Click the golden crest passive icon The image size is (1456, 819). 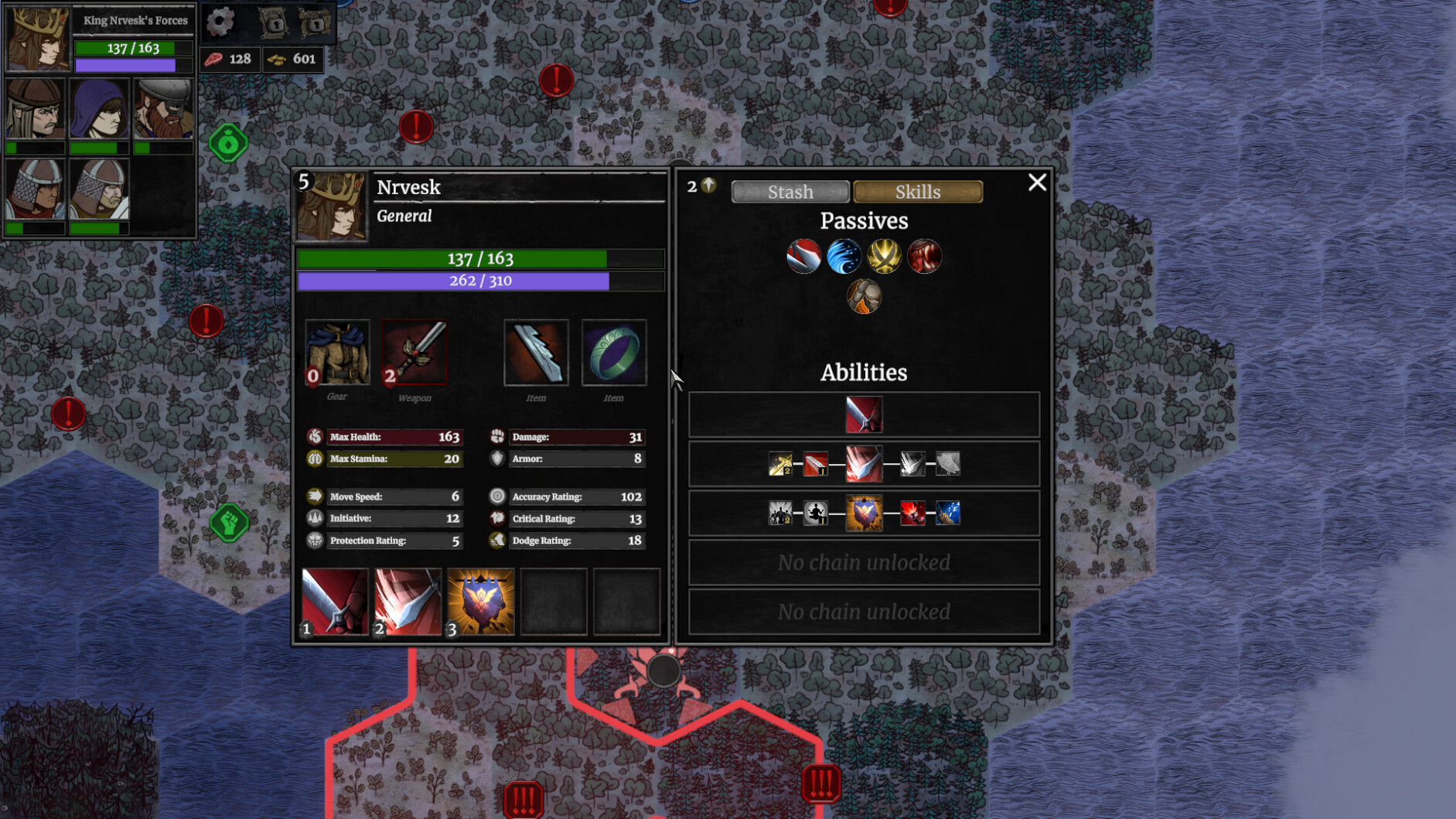click(884, 257)
